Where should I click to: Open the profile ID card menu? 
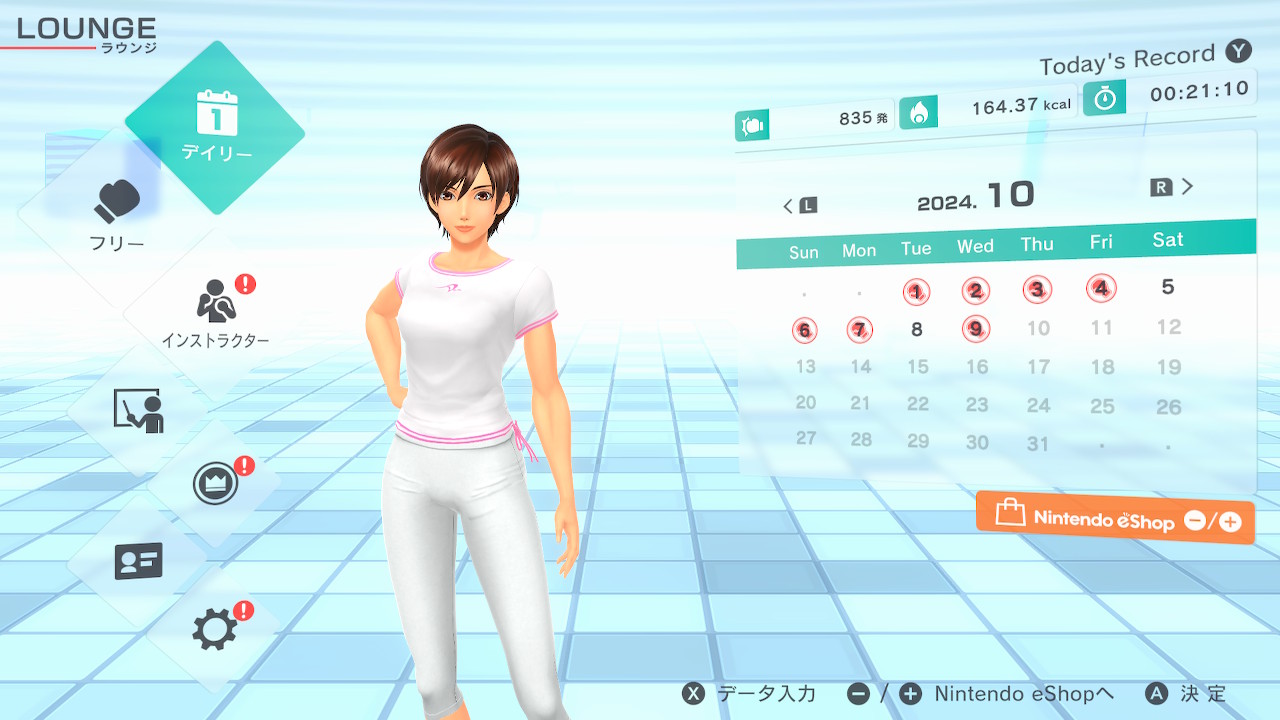click(x=138, y=560)
